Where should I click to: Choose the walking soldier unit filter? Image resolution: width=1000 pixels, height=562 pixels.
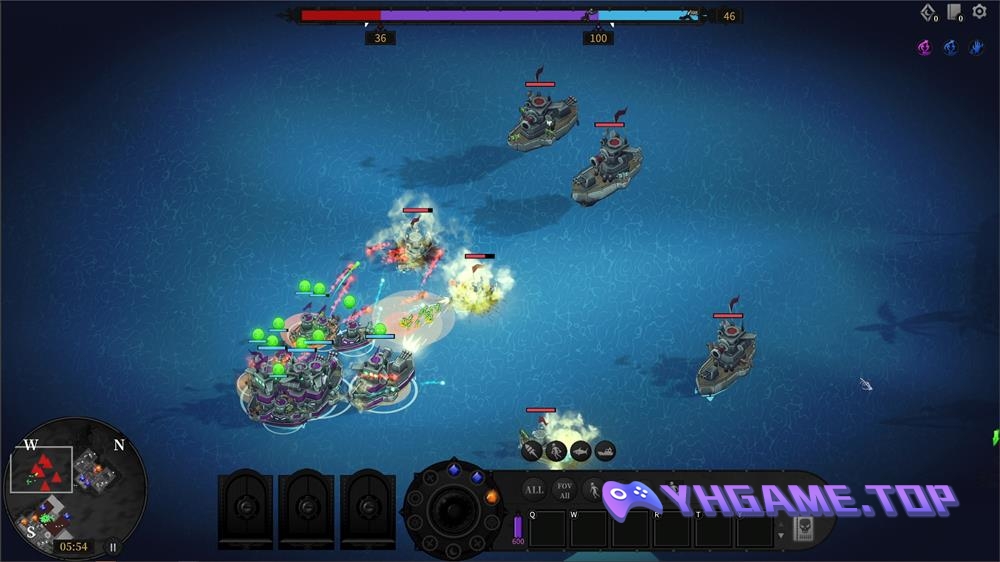tap(593, 490)
